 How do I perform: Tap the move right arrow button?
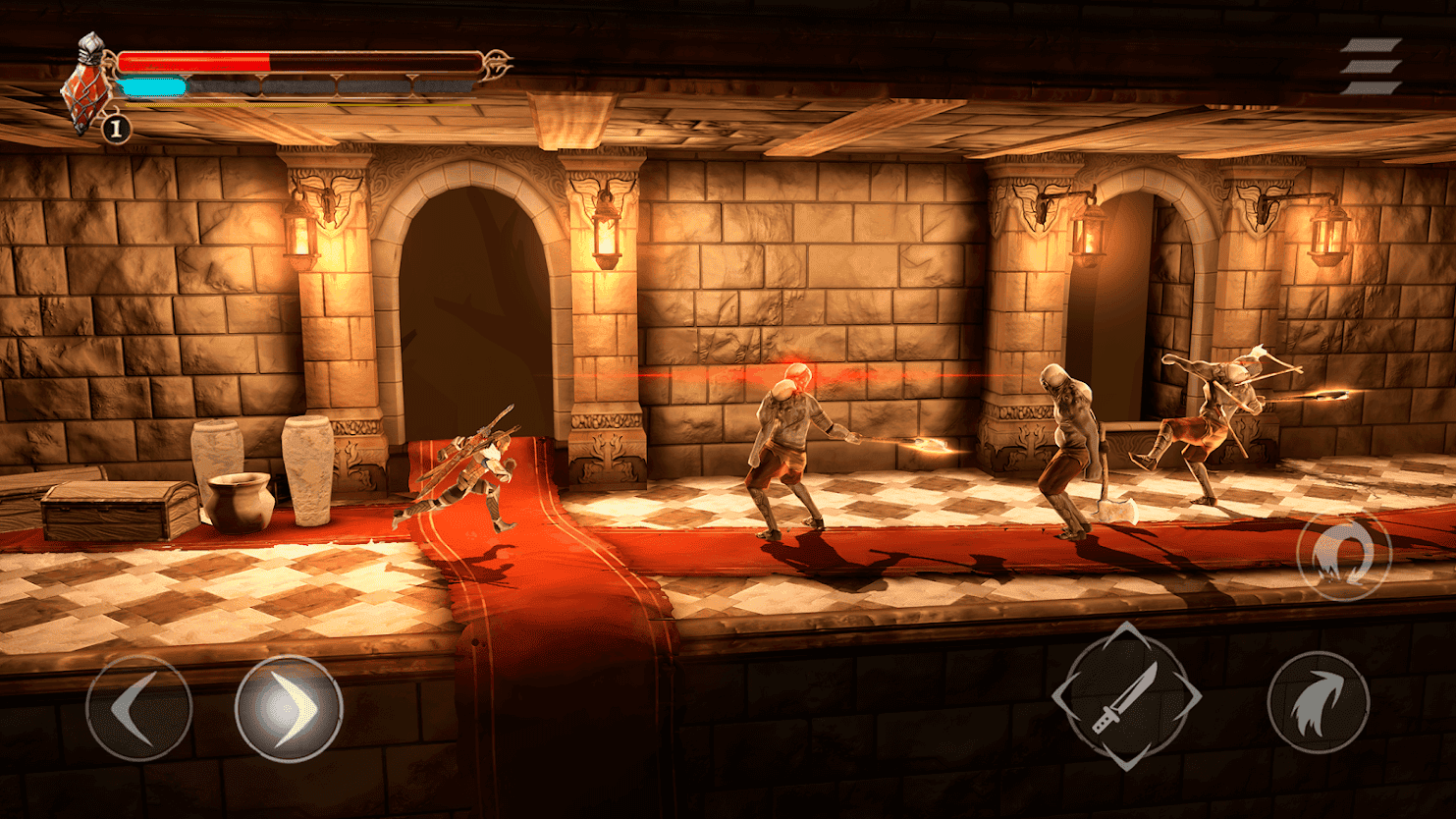[288, 708]
